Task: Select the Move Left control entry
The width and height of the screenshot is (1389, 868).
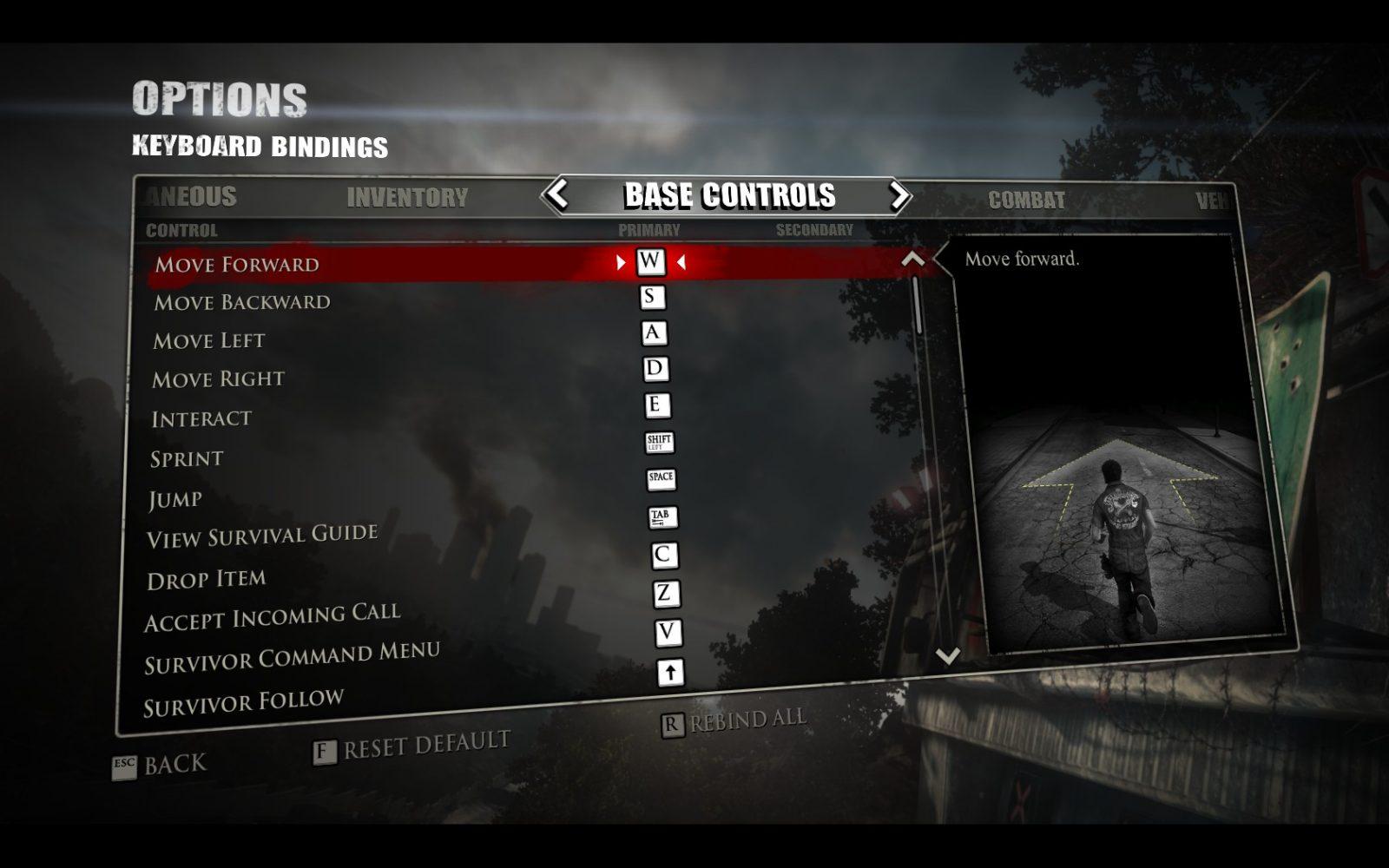Action: 209,340
